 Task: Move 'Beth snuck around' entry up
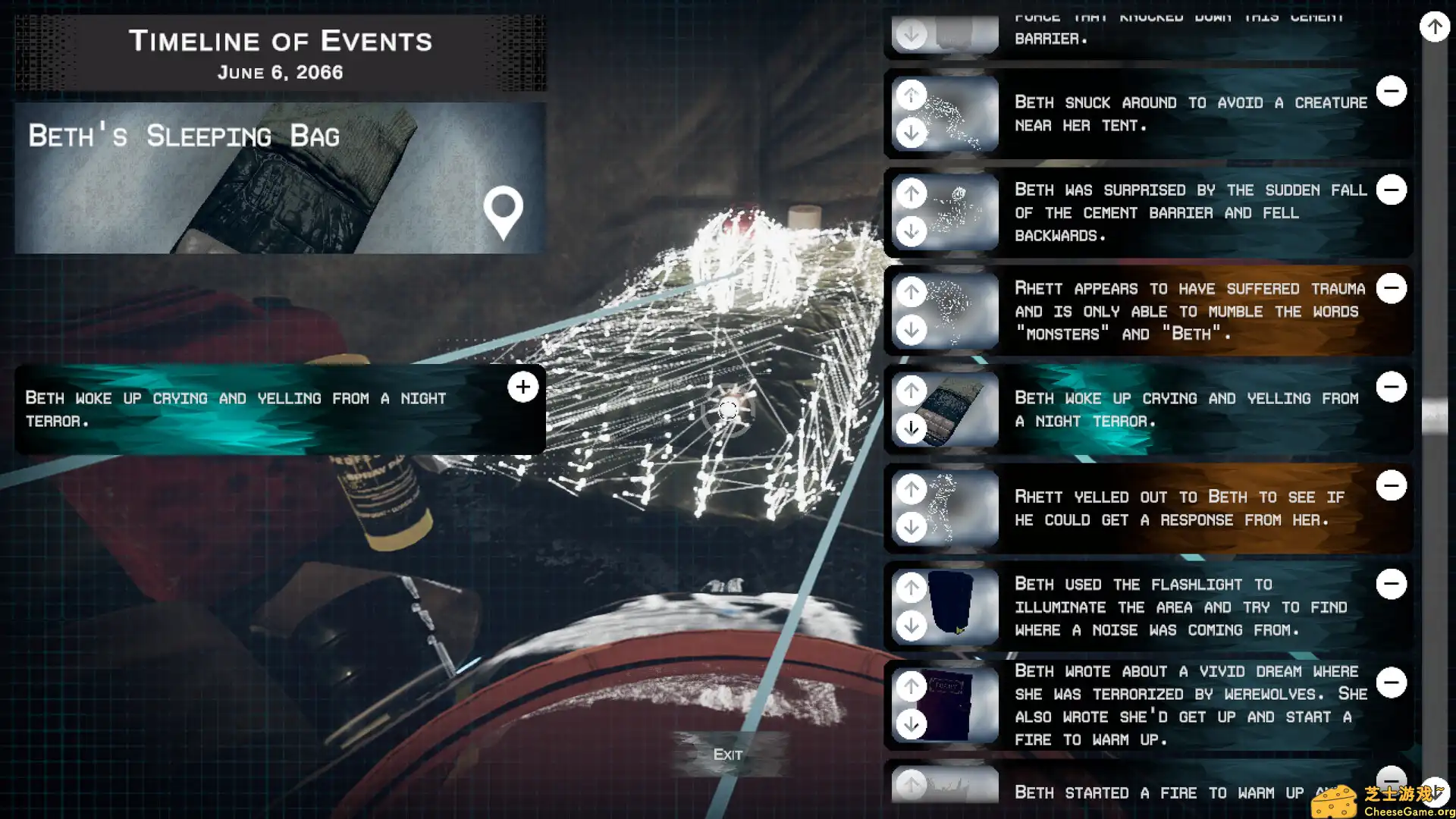[912, 96]
